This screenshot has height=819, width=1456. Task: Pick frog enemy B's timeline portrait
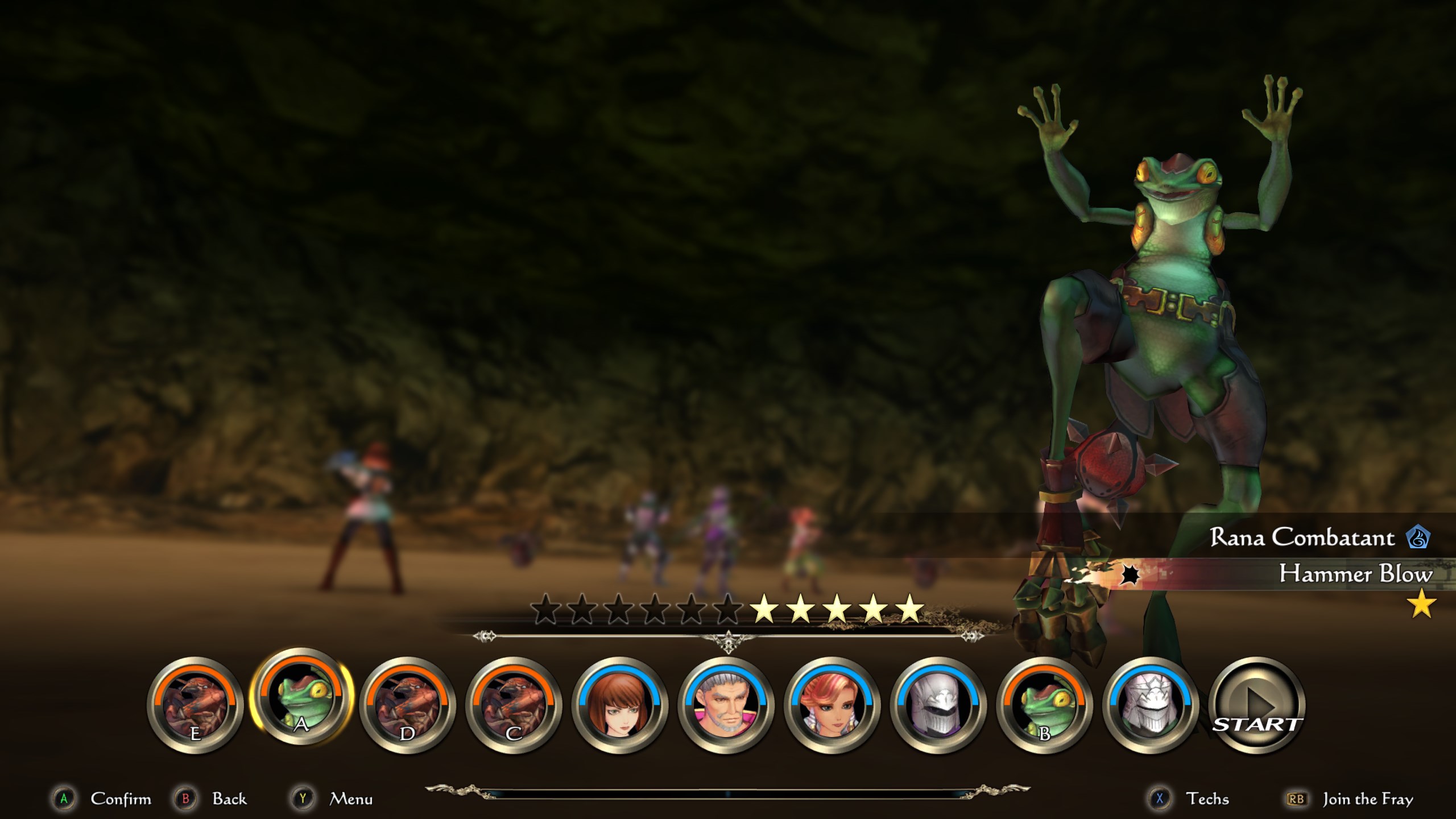(x=1044, y=706)
